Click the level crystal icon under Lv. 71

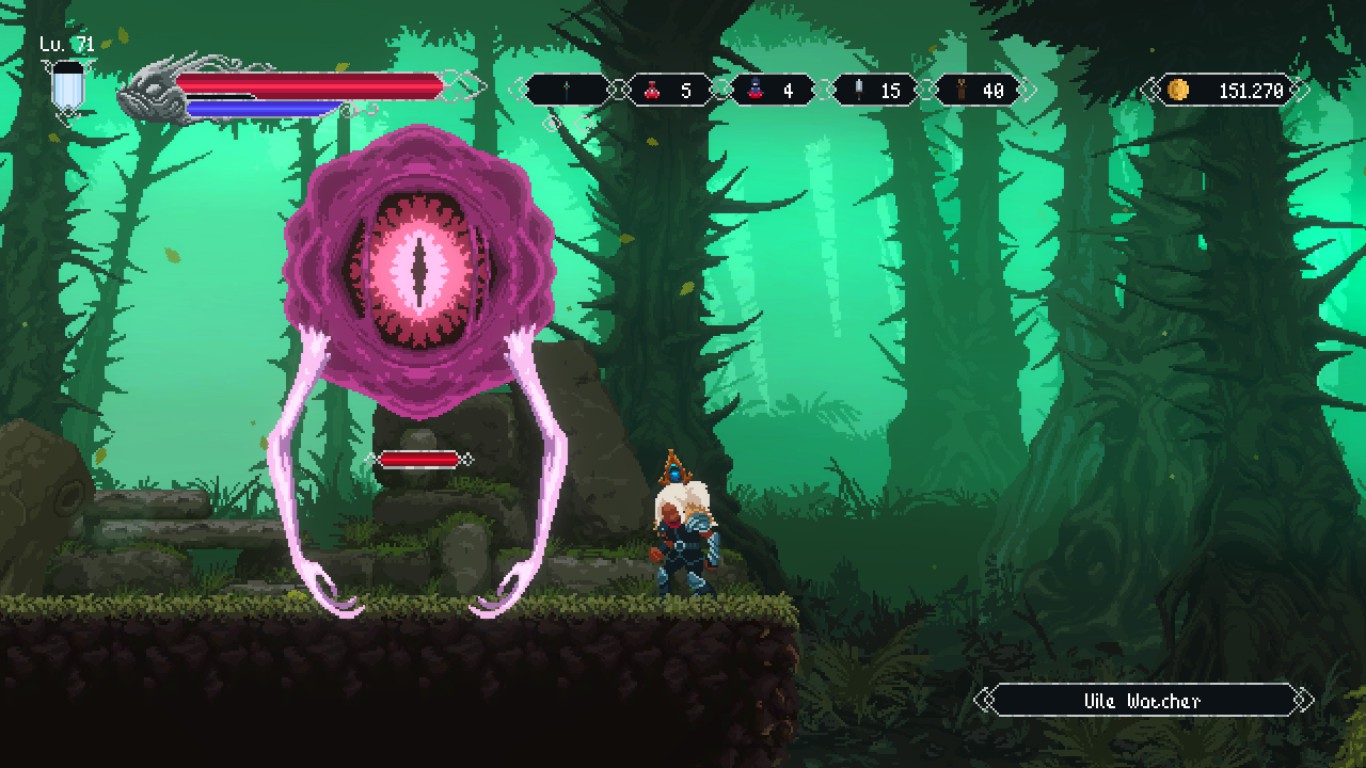(68, 87)
